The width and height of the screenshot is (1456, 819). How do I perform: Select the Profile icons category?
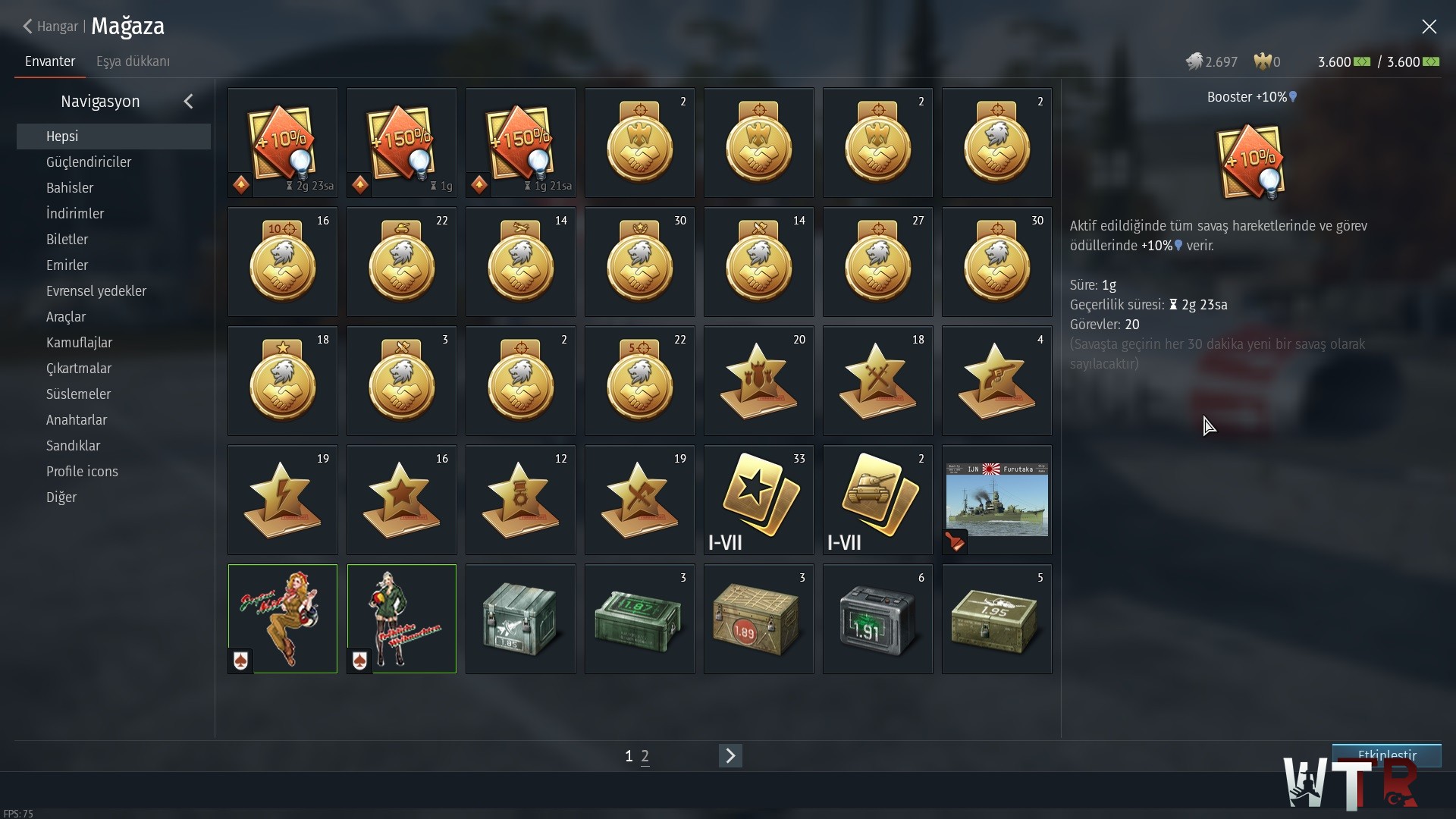tap(82, 472)
